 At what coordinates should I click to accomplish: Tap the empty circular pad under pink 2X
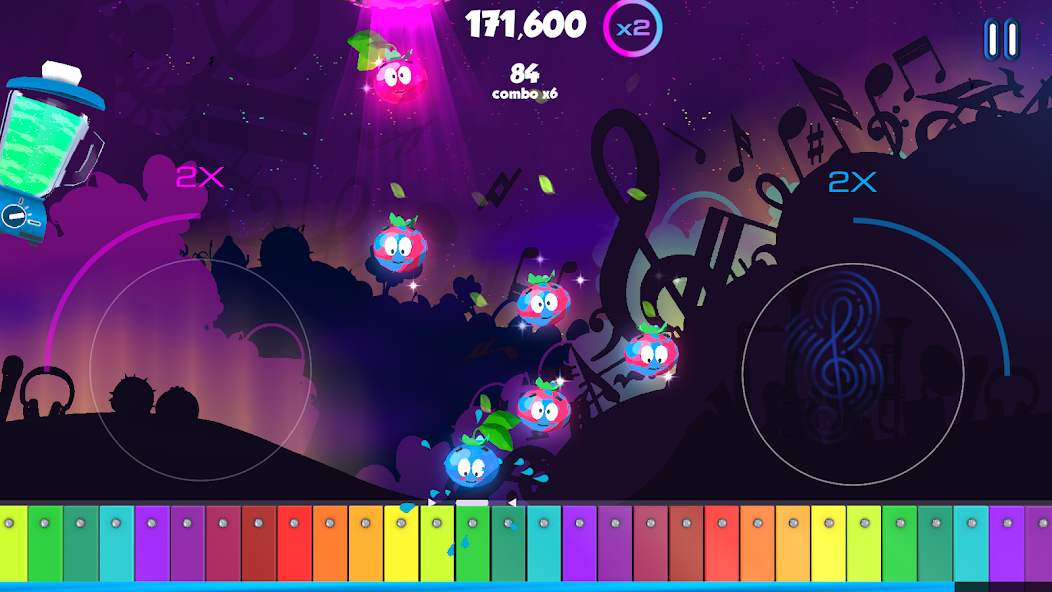click(x=200, y=369)
